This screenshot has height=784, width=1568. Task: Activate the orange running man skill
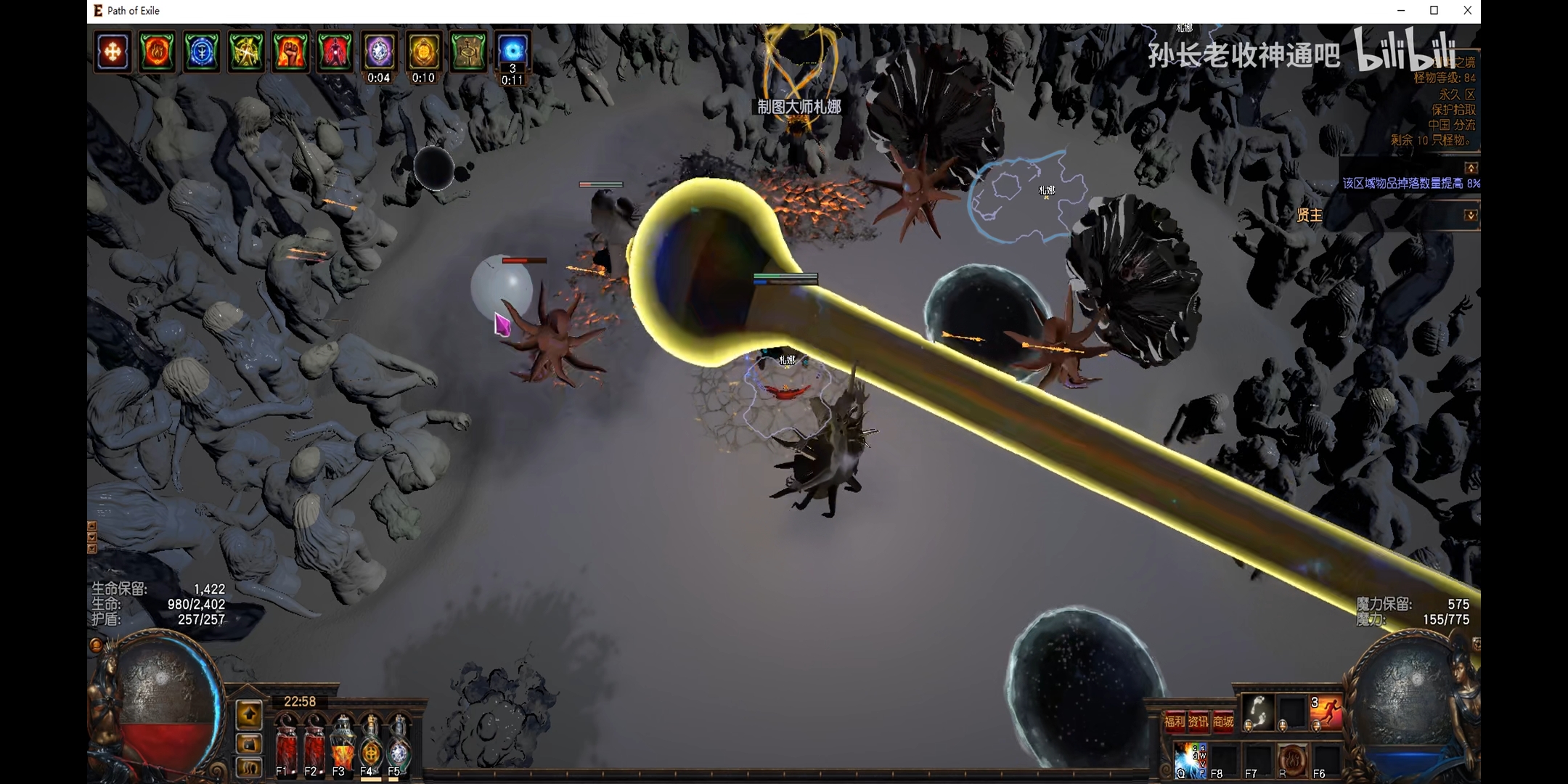pyautogui.click(x=1326, y=712)
